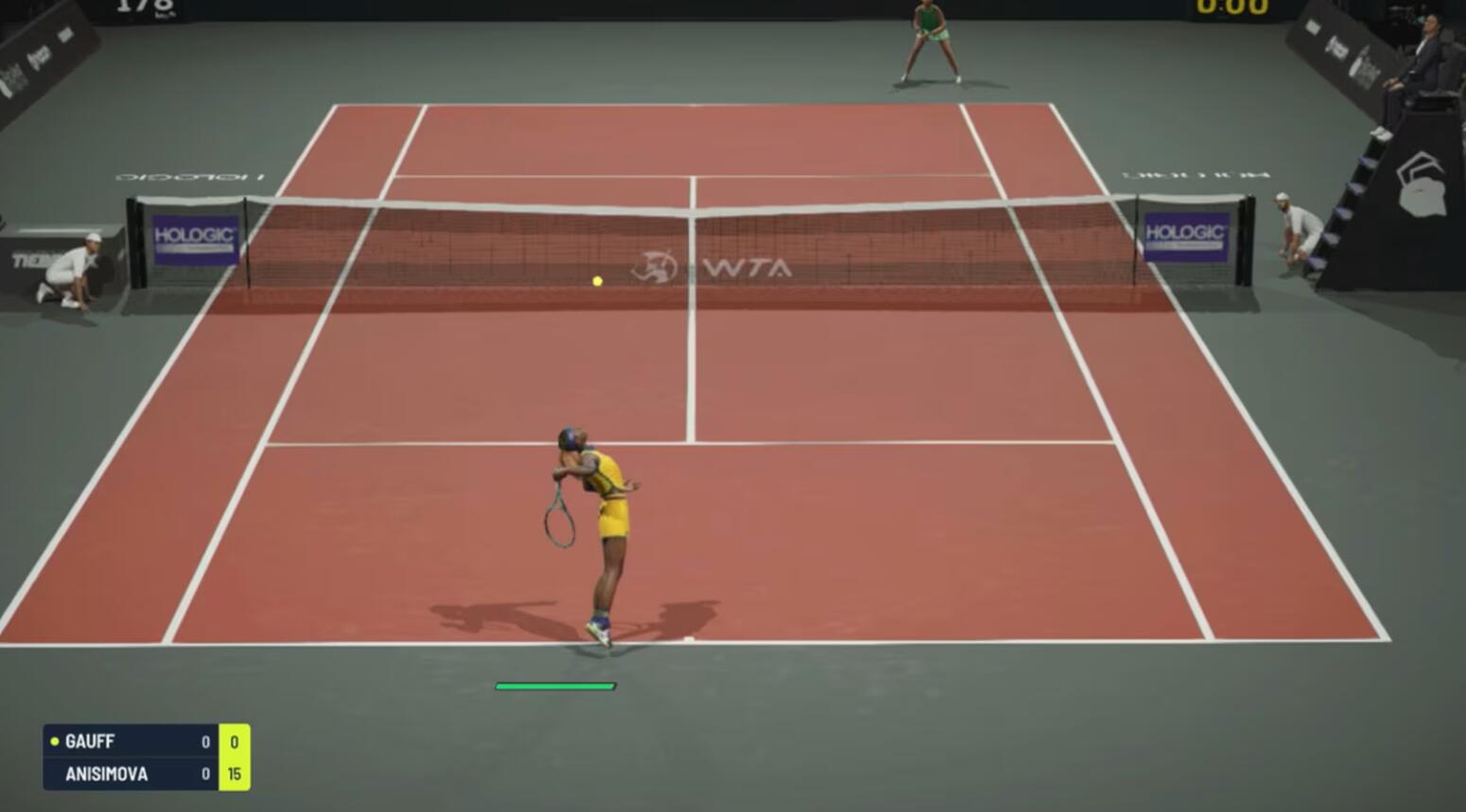Click Gauff's yellow point score of 0
The width and height of the screenshot is (1466, 812).
(235, 742)
